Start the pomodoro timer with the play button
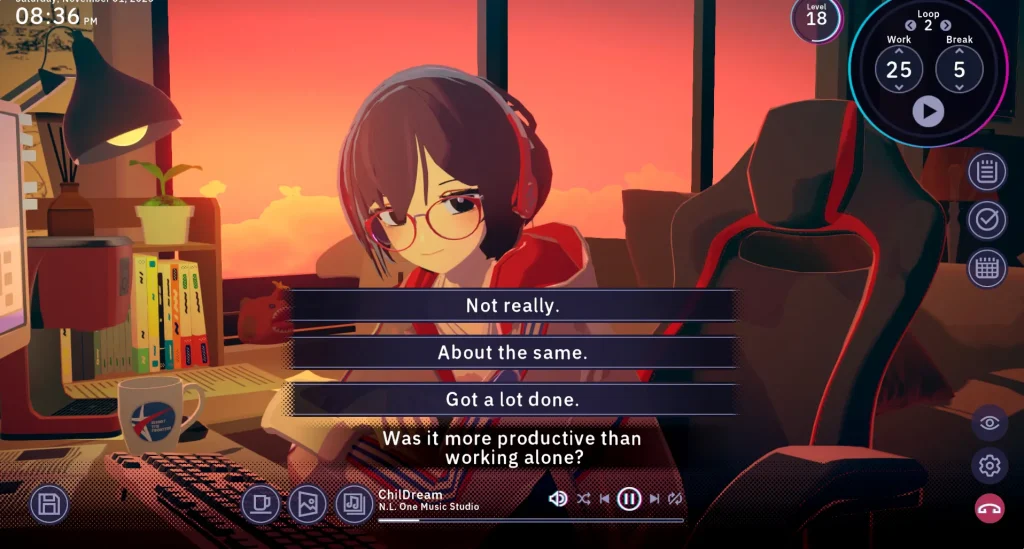1024x549 pixels. [x=928, y=111]
